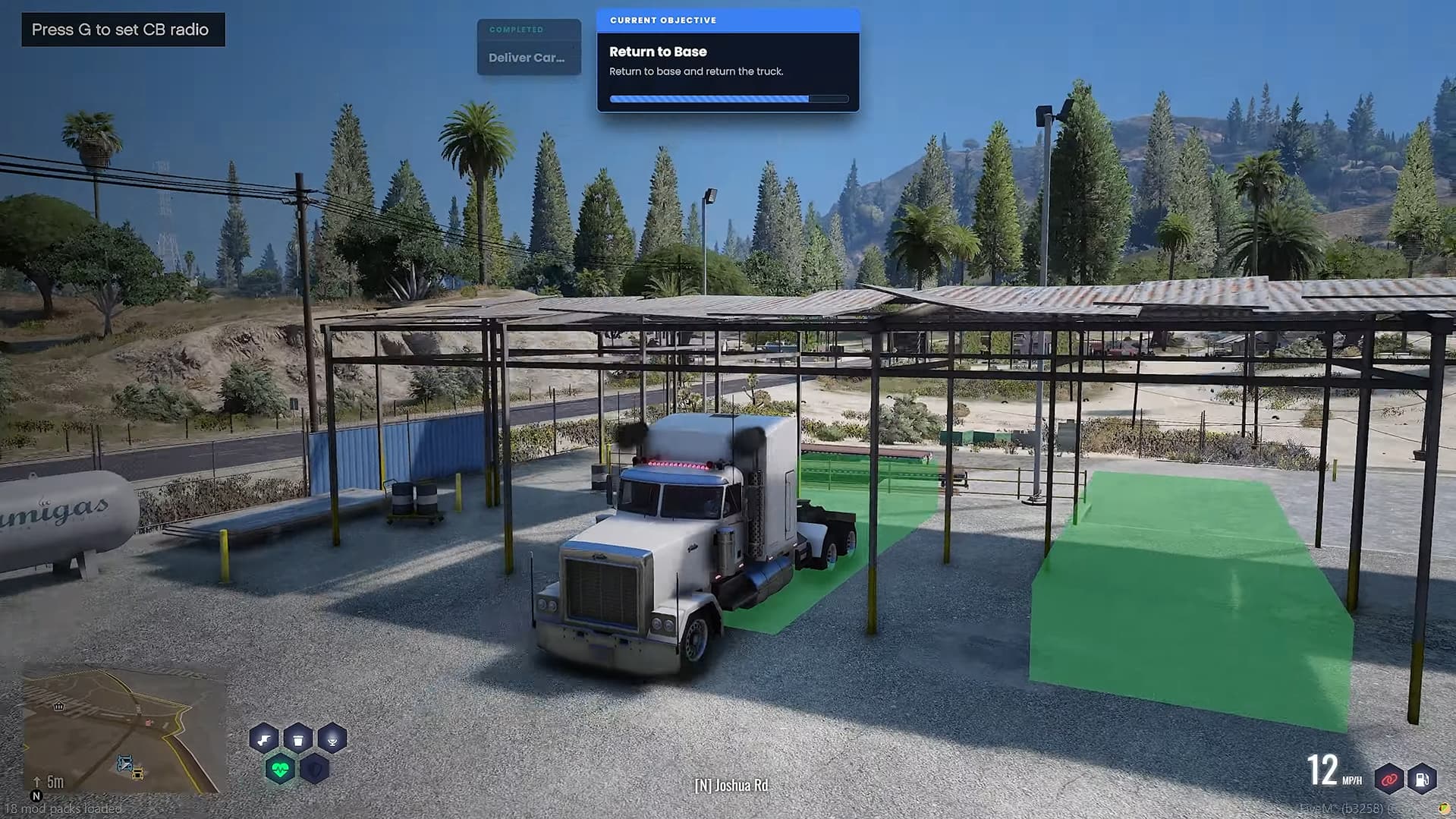This screenshot has height=819, width=1456.
Task: Toggle the microphone voice hexagon icon
Action: pos(332,739)
